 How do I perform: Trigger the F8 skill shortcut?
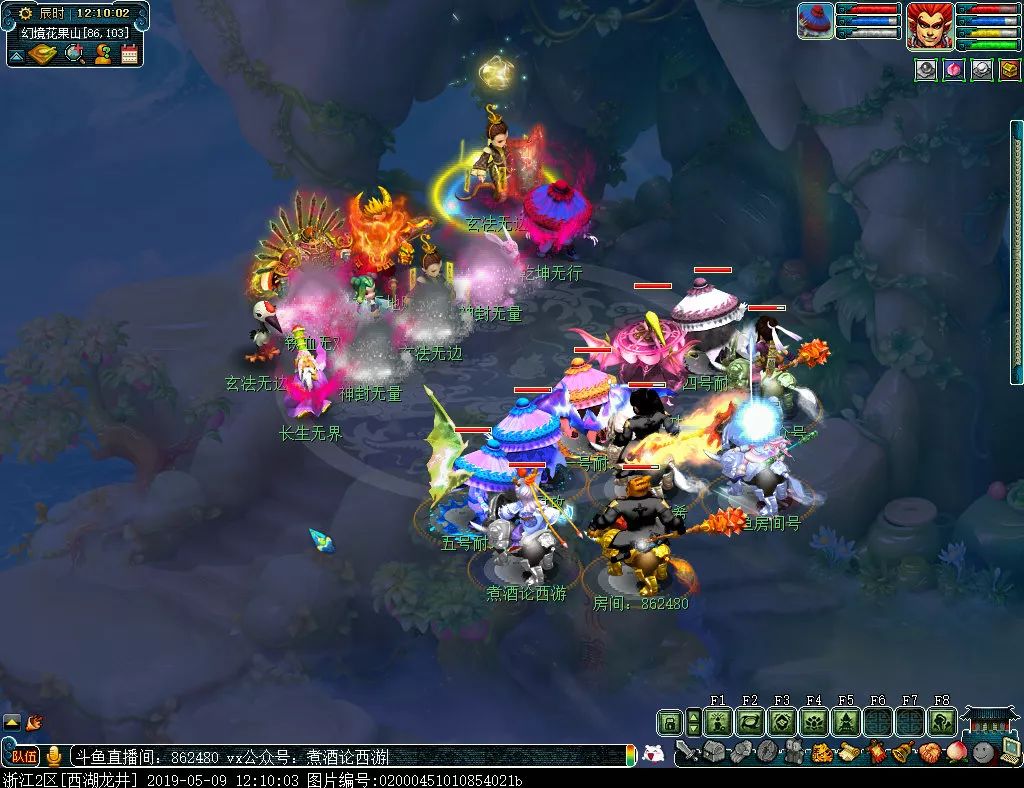point(942,723)
